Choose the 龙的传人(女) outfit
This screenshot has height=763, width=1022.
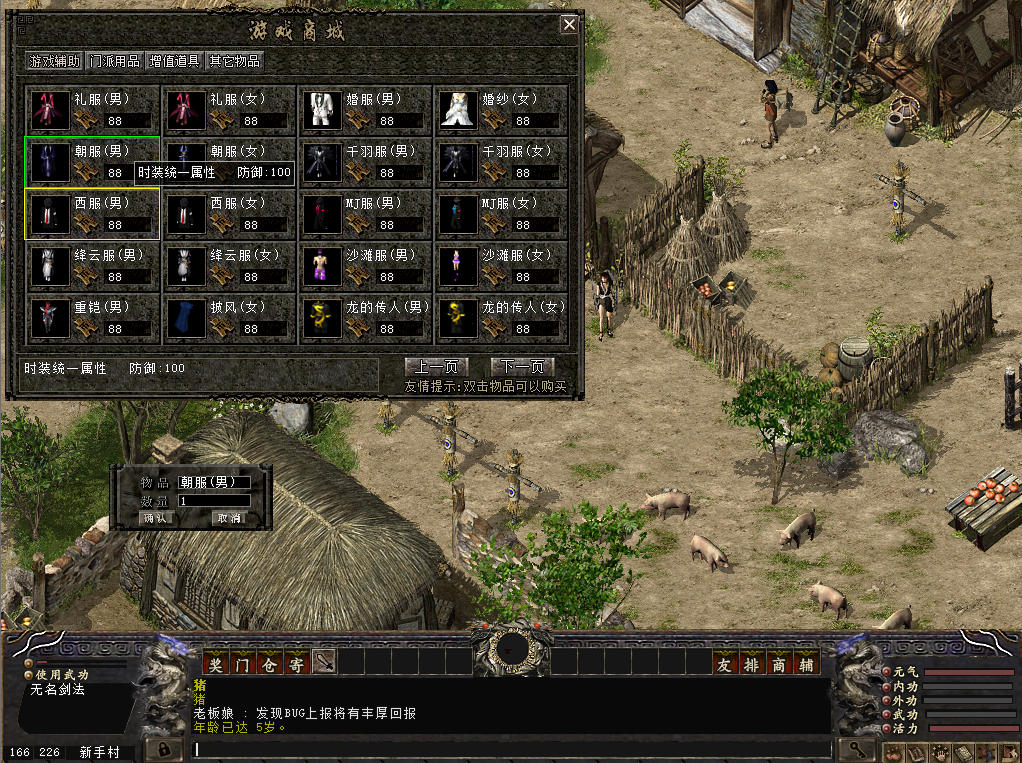501,318
